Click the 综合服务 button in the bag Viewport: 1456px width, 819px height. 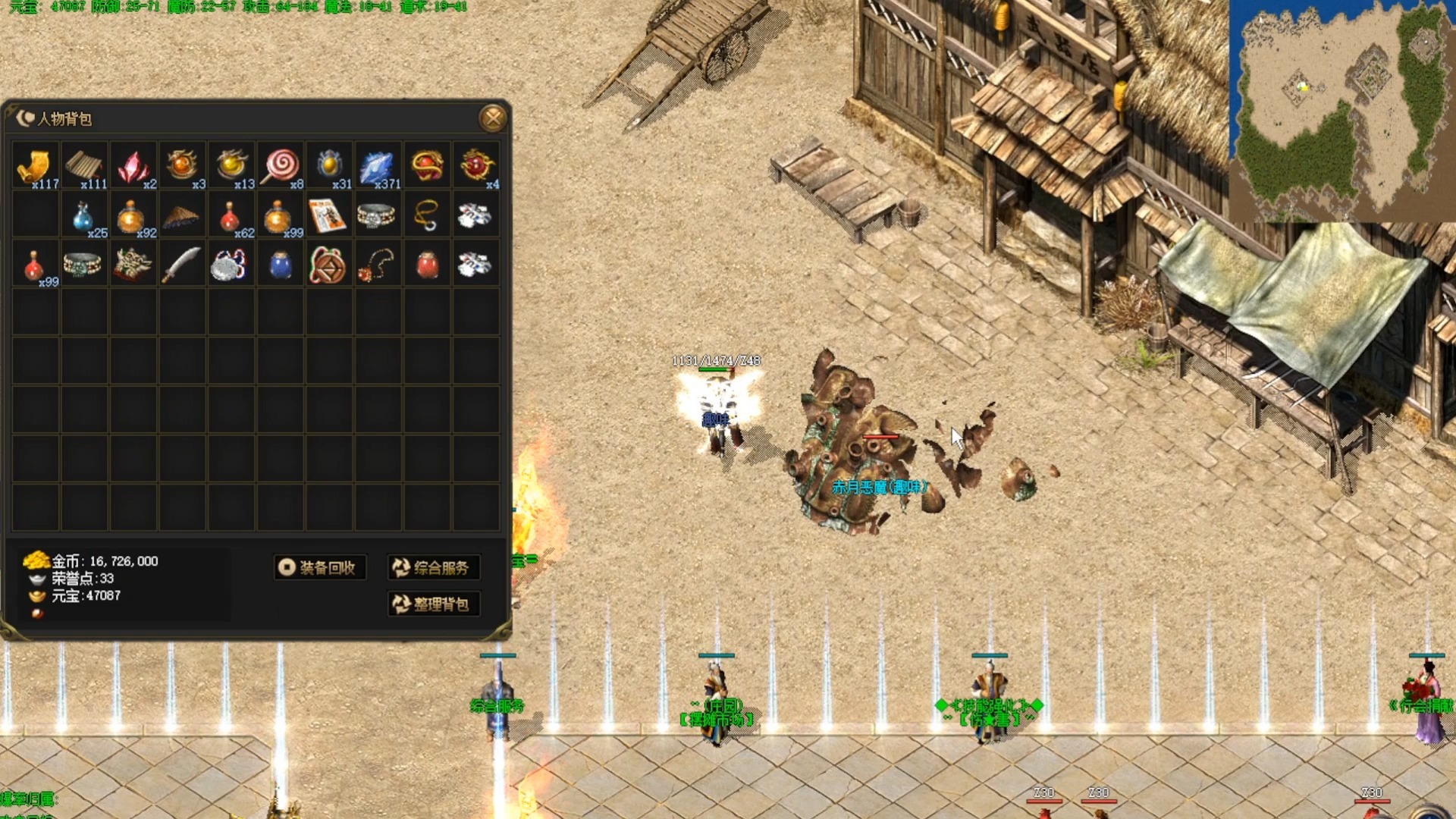(433, 567)
